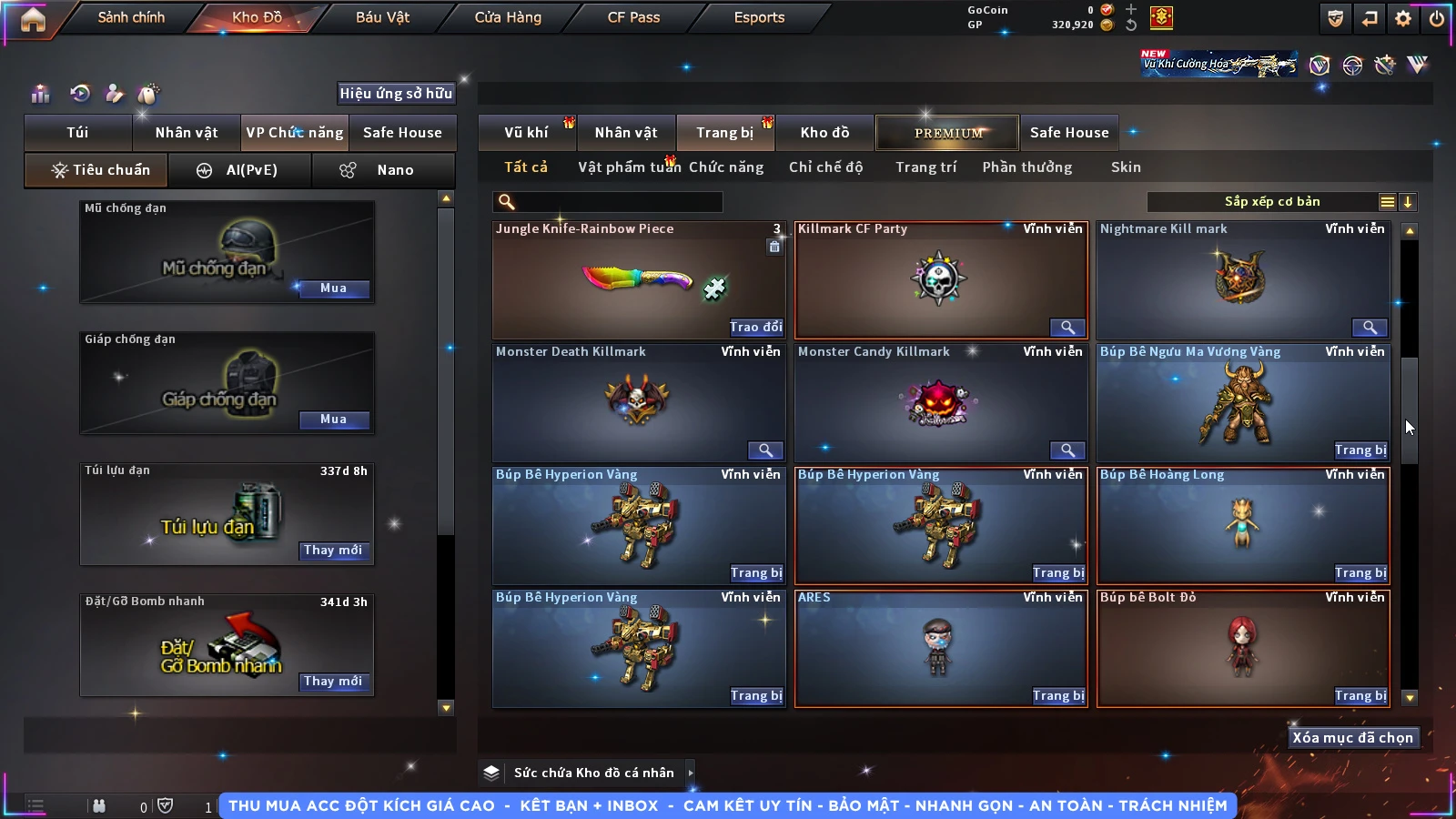The height and width of the screenshot is (819, 1456).
Task: Preview the Killmark CF Party item
Action: pos(1067,328)
